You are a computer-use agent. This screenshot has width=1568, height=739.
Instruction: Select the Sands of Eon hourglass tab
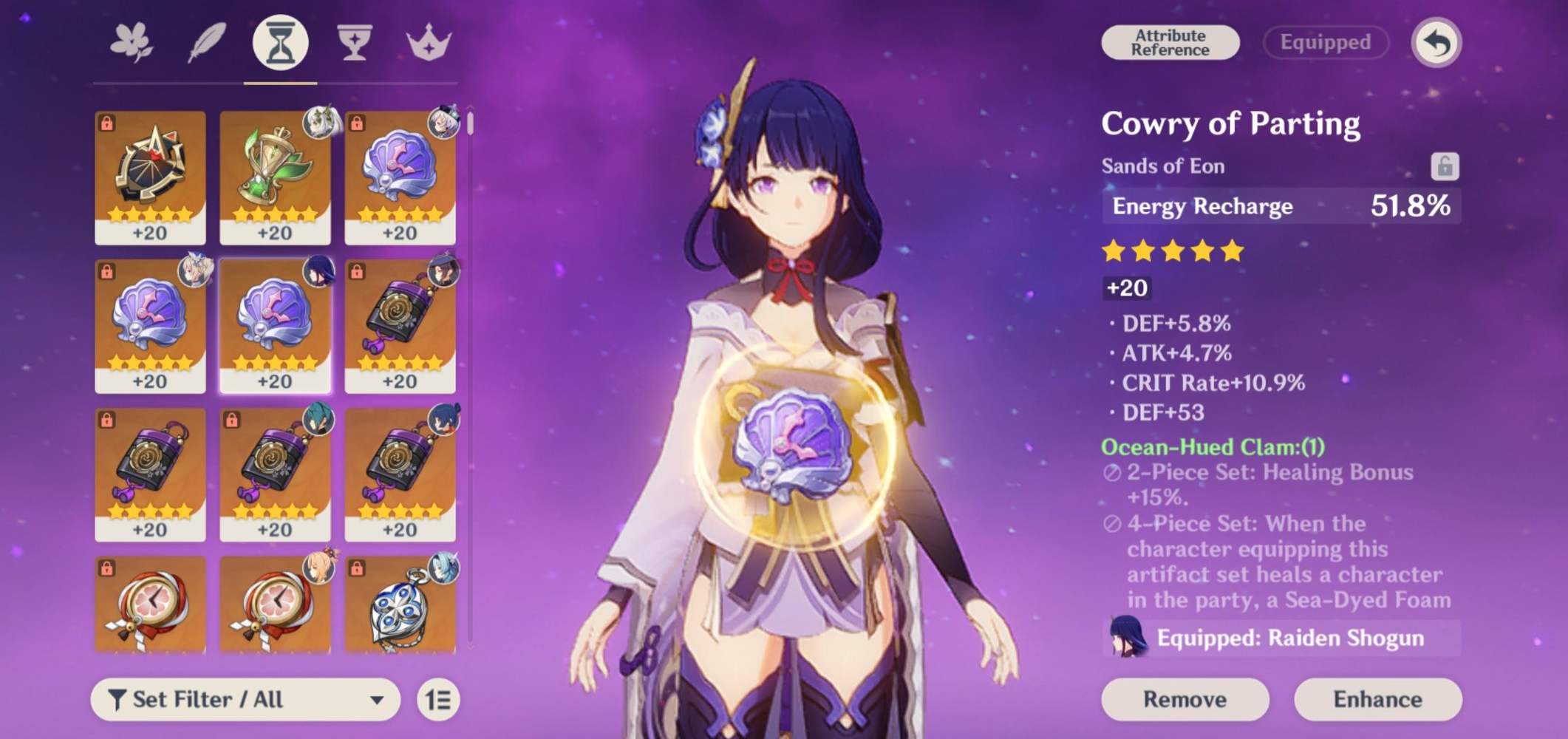tap(280, 43)
